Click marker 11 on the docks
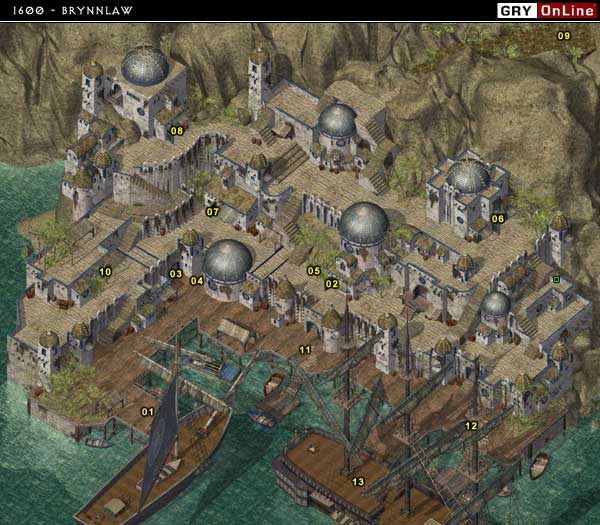600x525 pixels. tap(305, 350)
